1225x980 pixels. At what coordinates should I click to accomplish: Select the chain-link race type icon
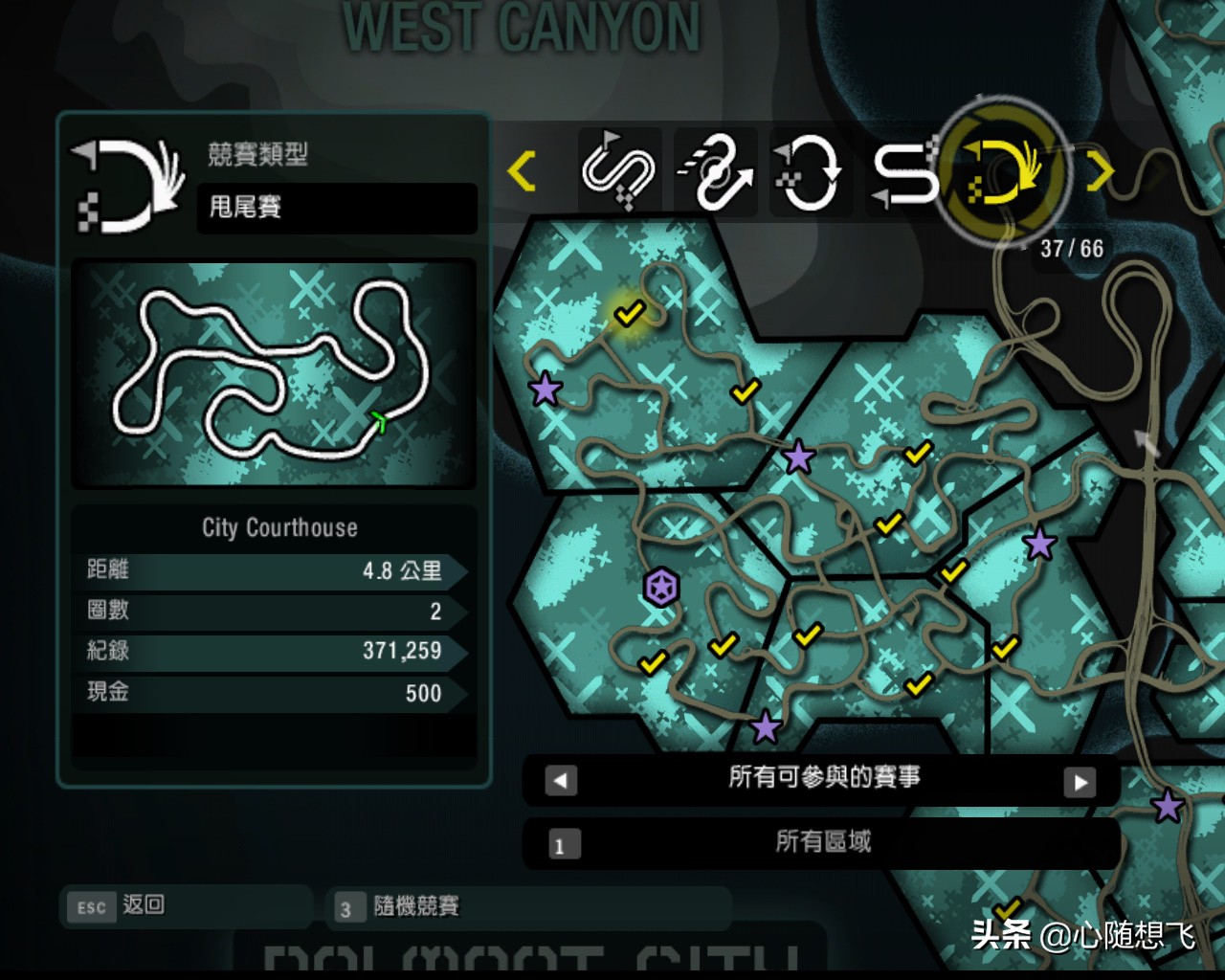point(716,172)
